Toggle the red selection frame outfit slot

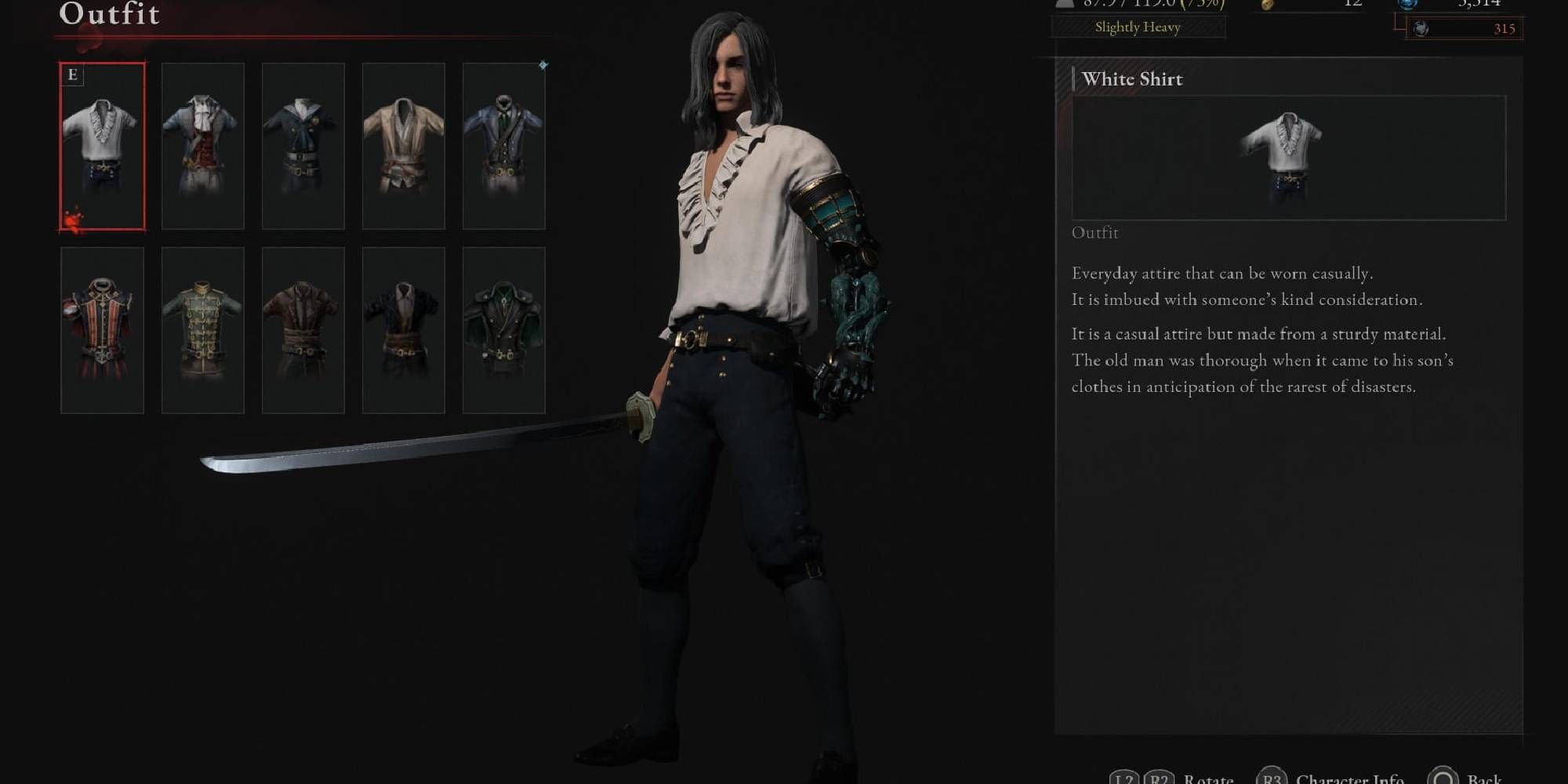[x=103, y=147]
